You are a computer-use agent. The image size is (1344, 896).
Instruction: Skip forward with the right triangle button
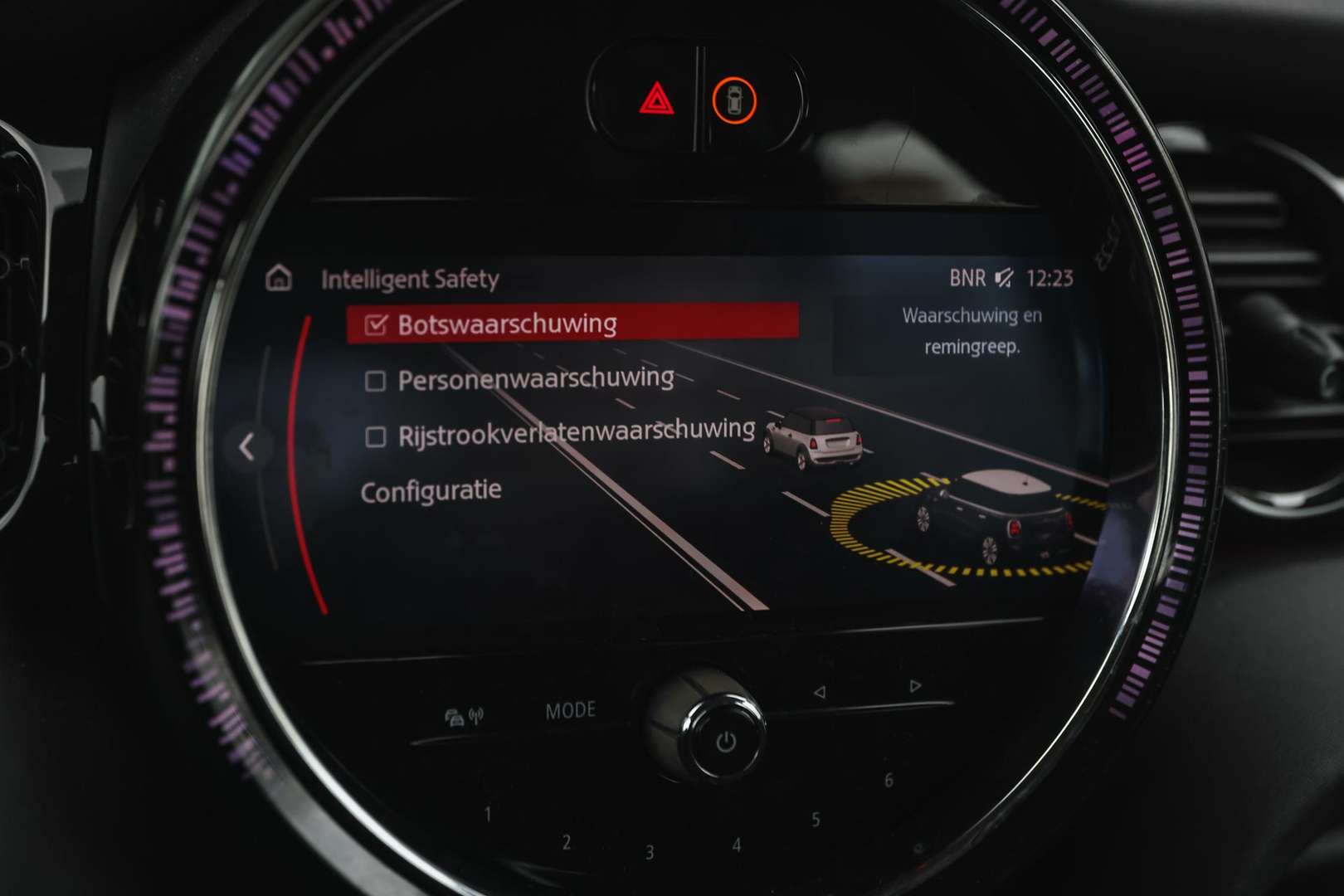915,686
